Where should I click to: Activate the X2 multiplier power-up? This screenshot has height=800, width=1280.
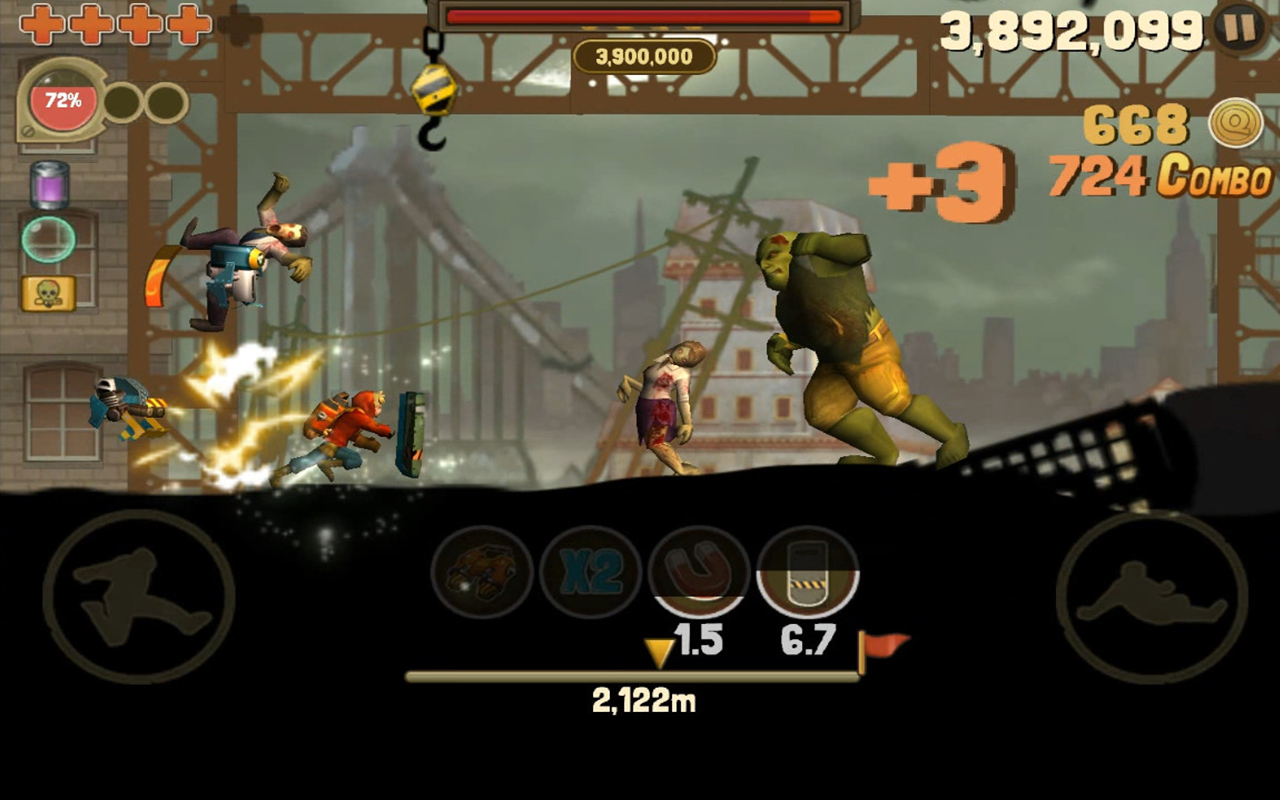tap(590, 573)
